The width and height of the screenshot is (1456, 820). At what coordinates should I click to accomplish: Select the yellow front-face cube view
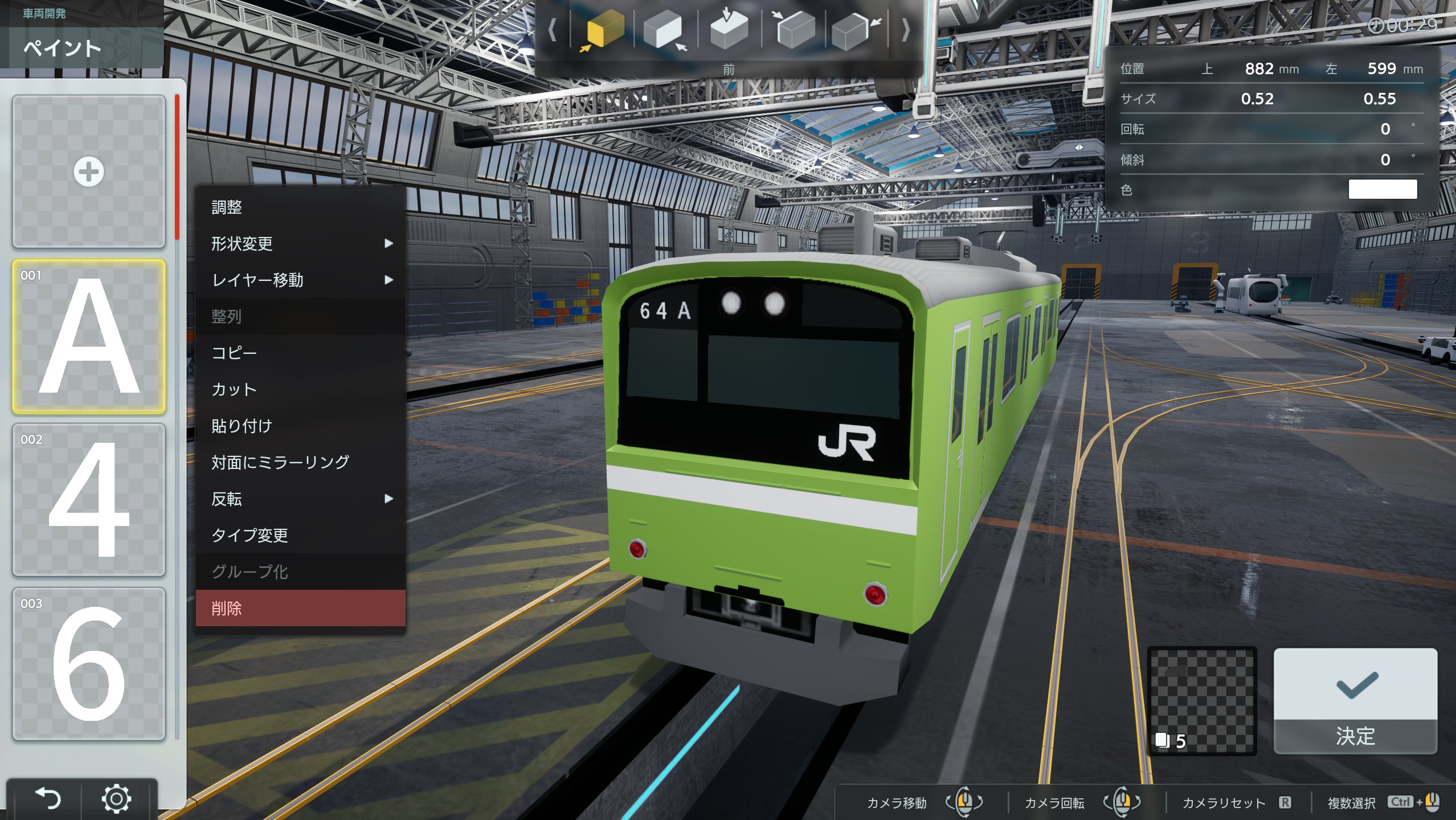pos(603,30)
